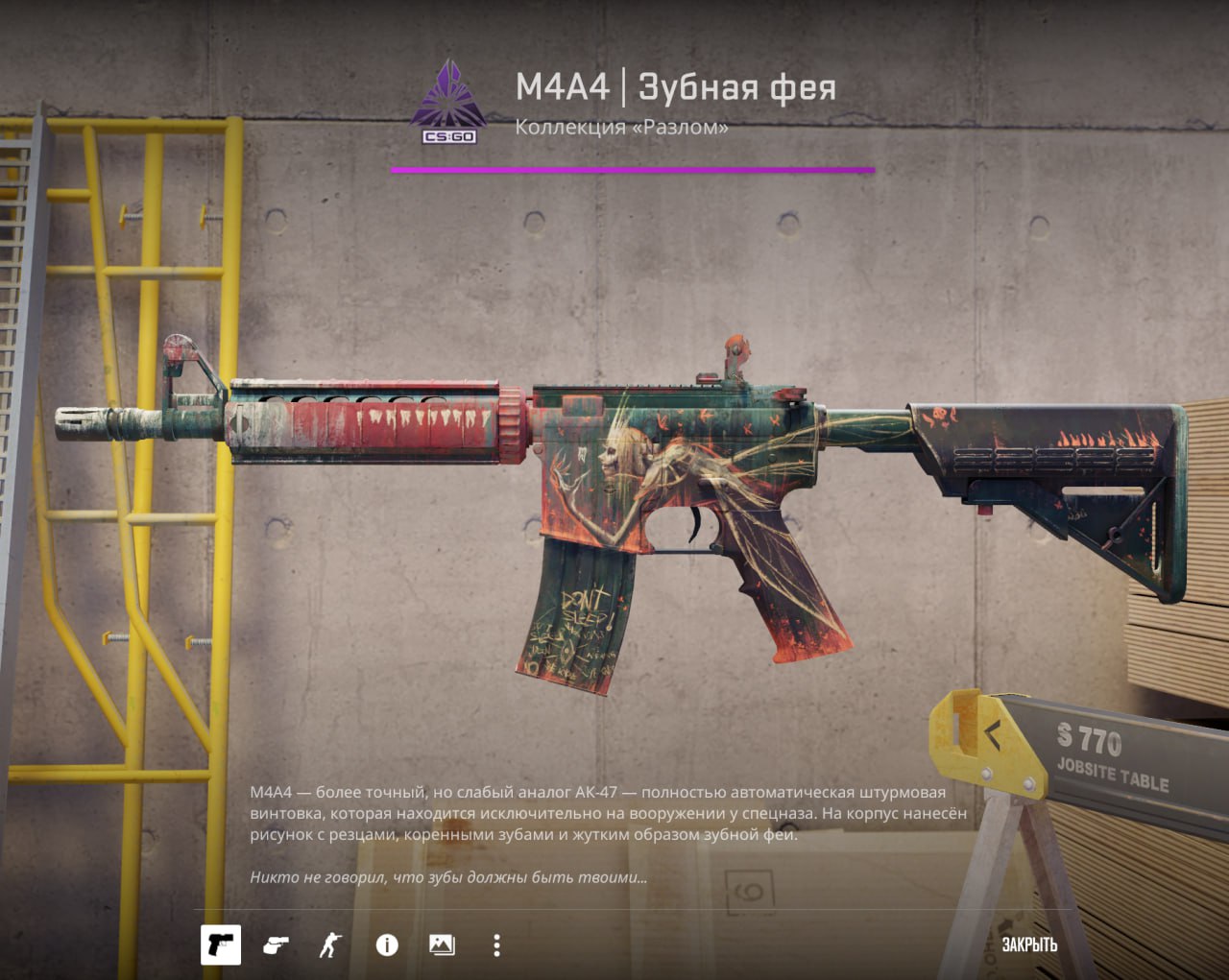The width and height of the screenshot is (1229, 980).
Task: Close the inspect screen with ЗАКРЫТЬ
Action: tap(1029, 944)
